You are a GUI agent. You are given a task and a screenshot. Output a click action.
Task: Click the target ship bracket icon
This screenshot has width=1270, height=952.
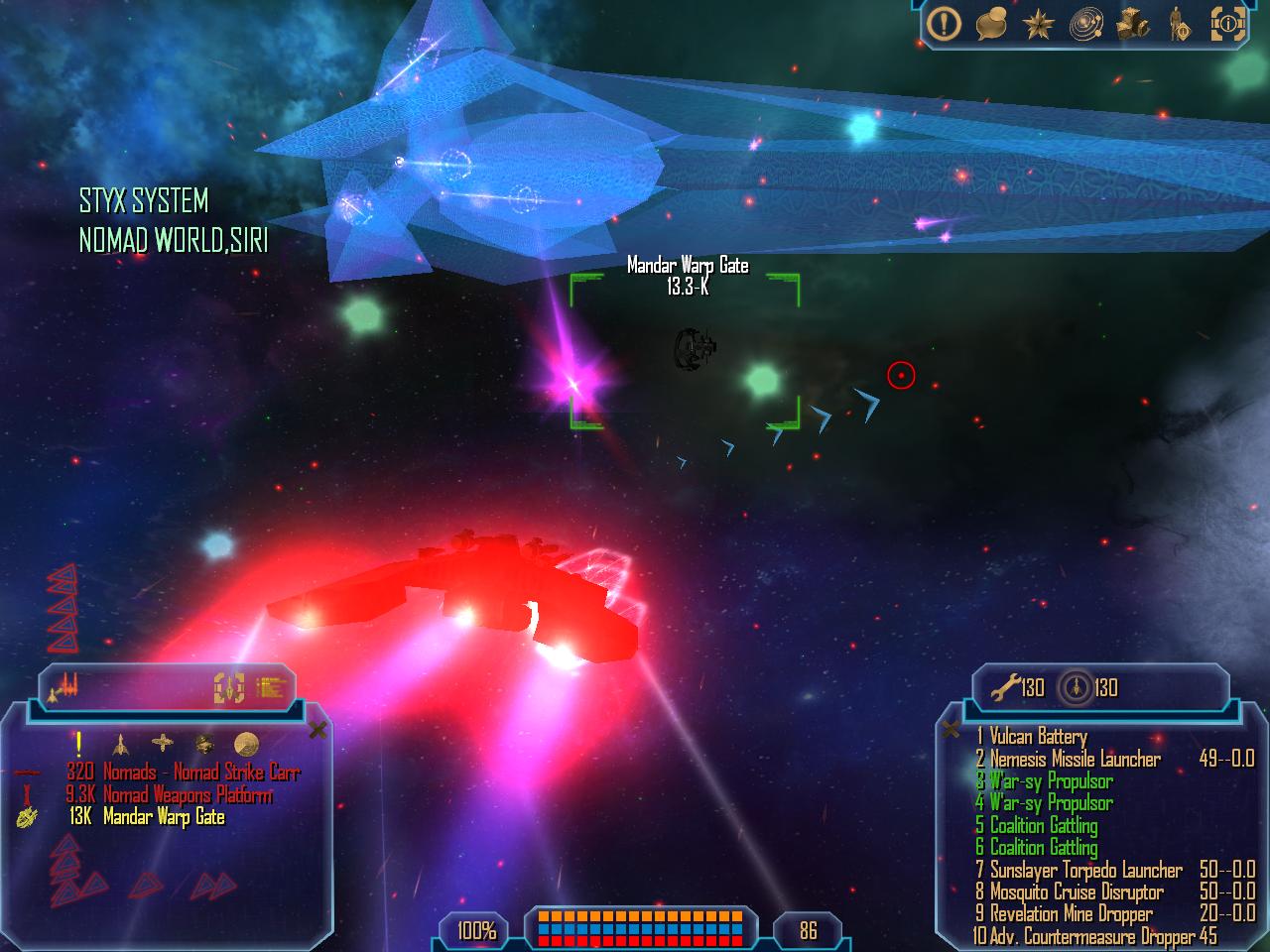229,687
